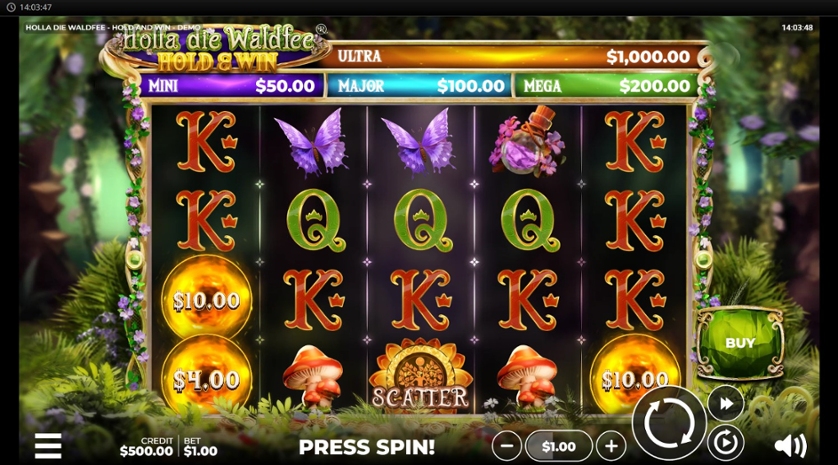Decrease the bet with the minus button
Image resolution: width=838 pixels, height=465 pixels.
point(507,446)
